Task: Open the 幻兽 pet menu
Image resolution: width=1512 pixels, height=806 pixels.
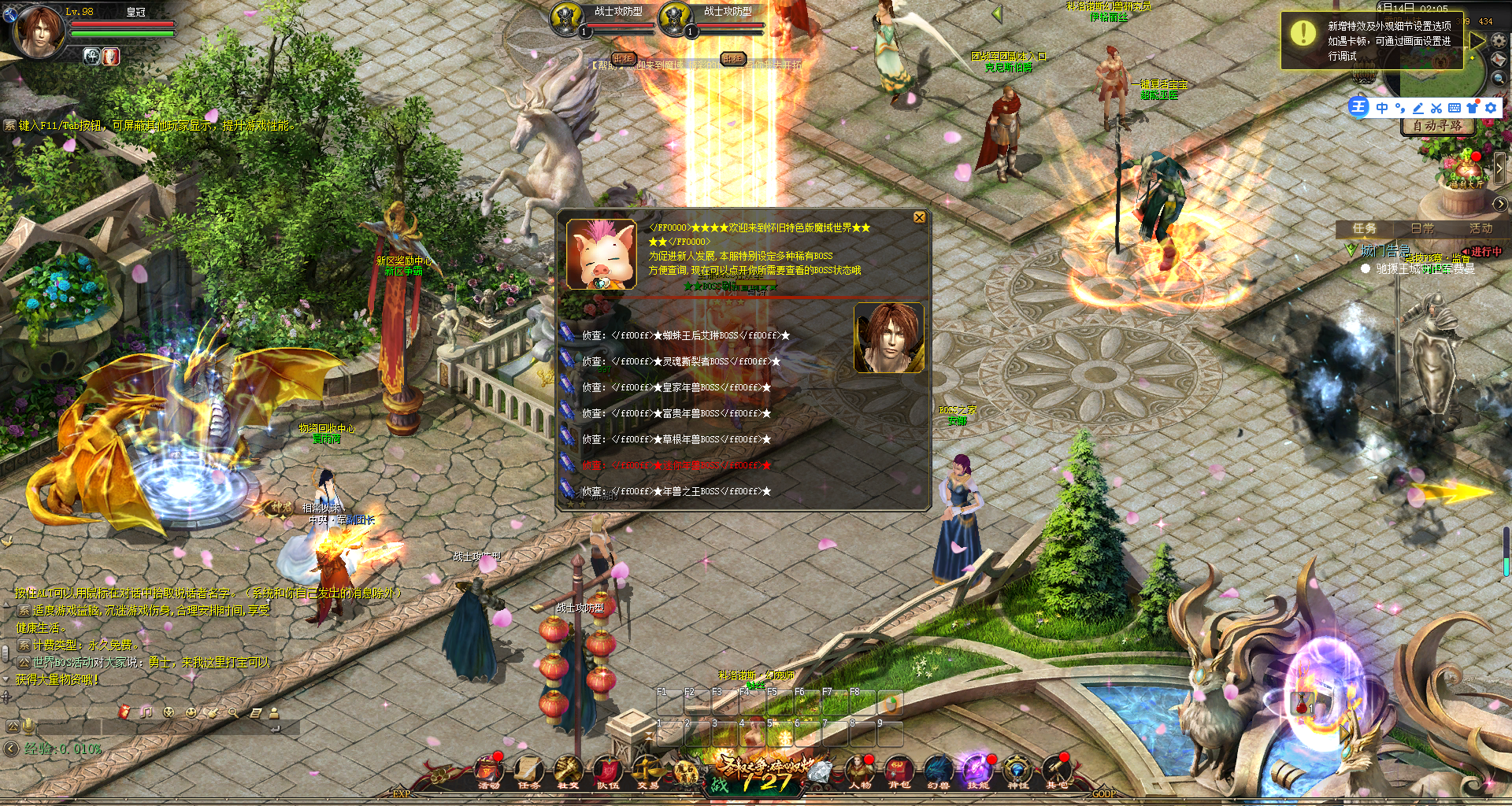Action: [x=939, y=771]
